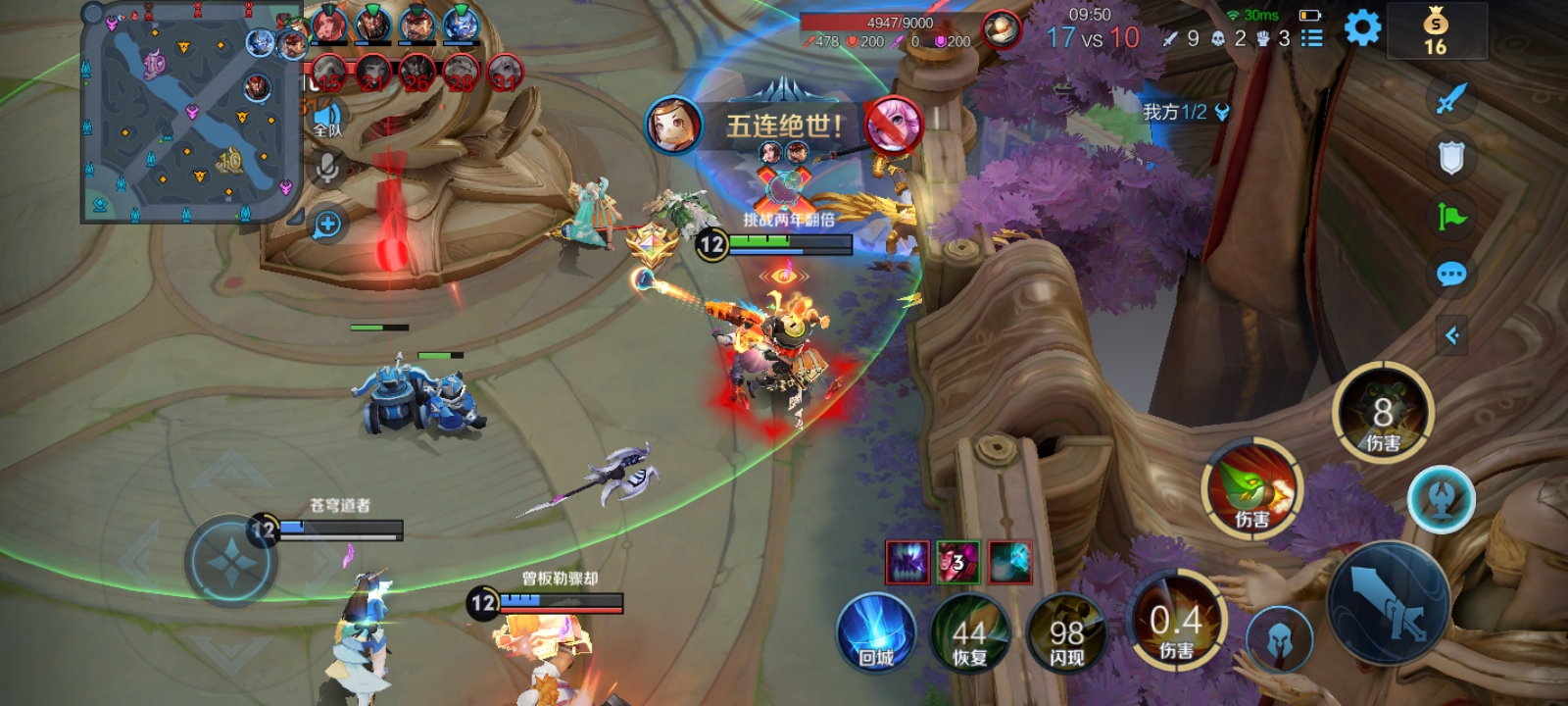Image resolution: width=1568 pixels, height=706 pixels.
Task: Send the green flag rally signal
Action: (1451, 216)
